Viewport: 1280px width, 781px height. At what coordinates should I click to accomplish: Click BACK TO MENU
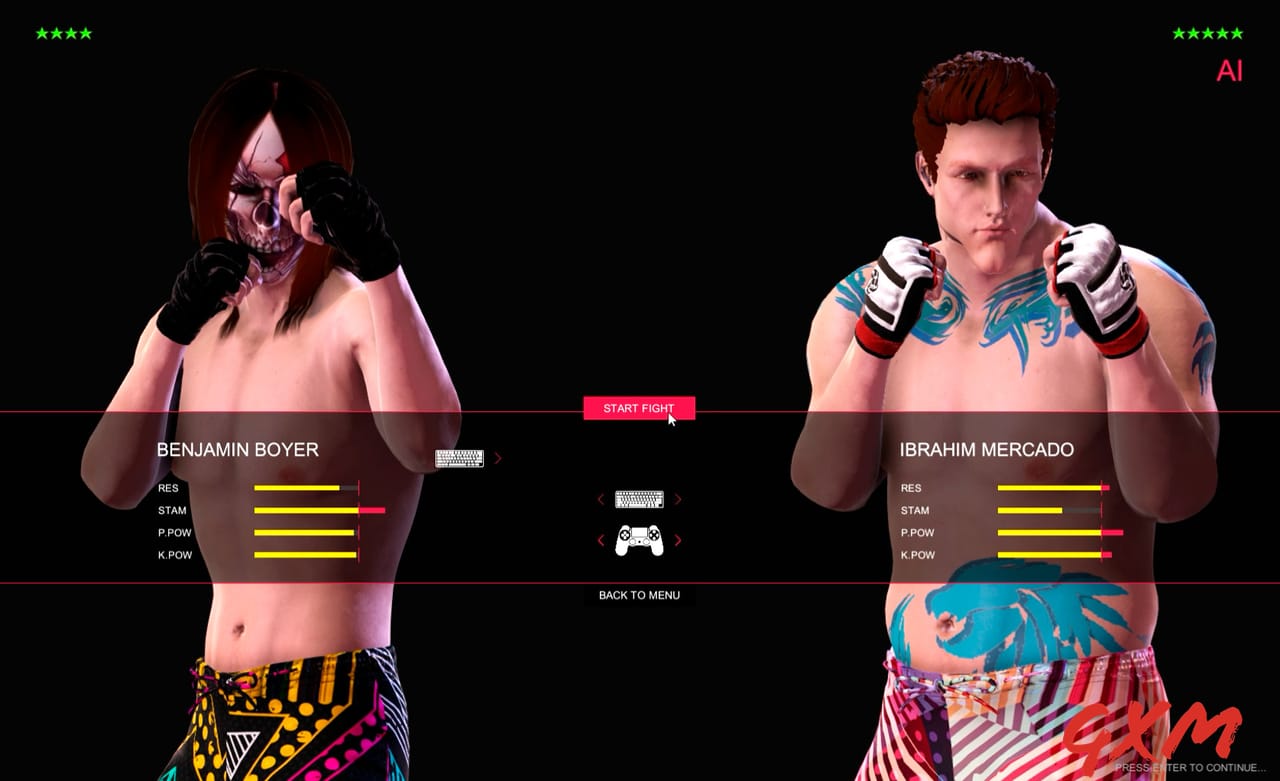[638, 595]
